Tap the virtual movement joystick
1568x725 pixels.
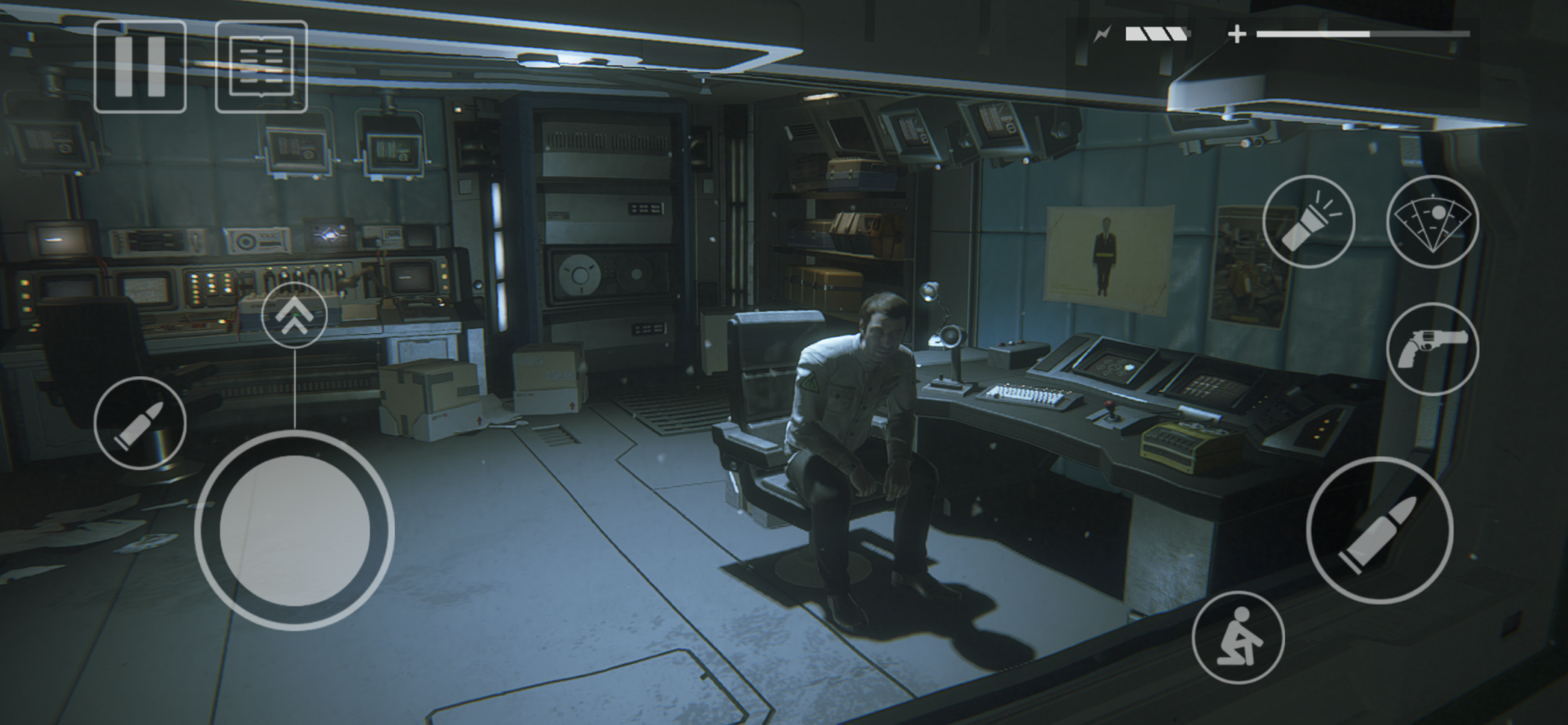(294, 531)
